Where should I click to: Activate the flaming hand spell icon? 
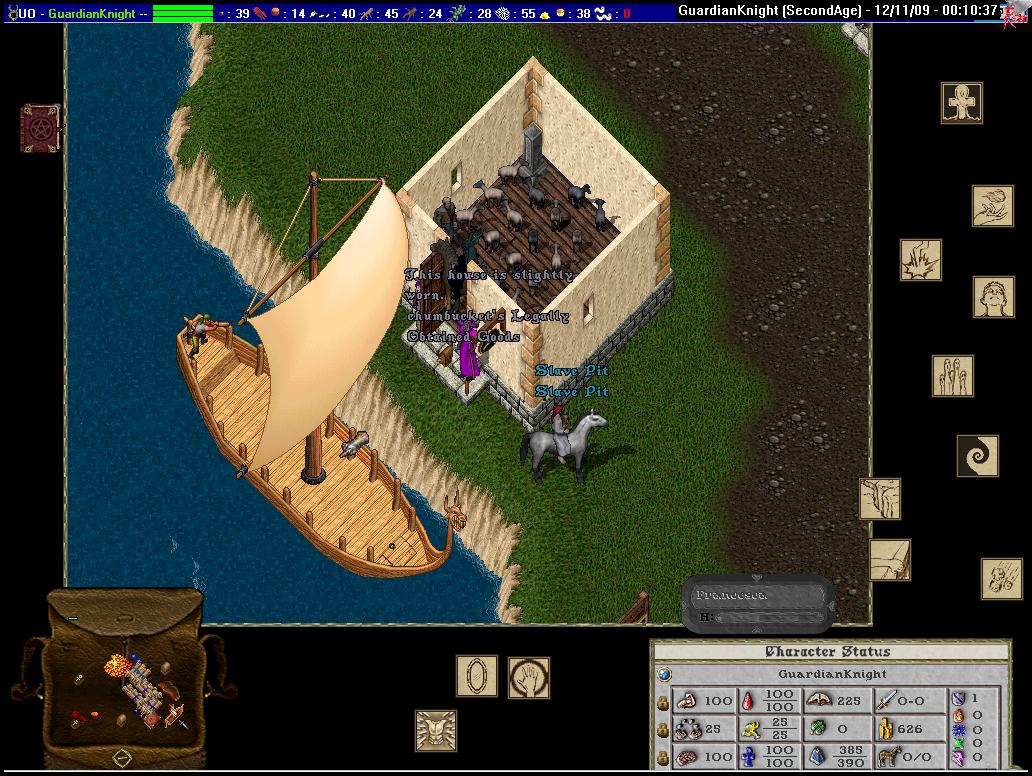click(x=992, y=206)
